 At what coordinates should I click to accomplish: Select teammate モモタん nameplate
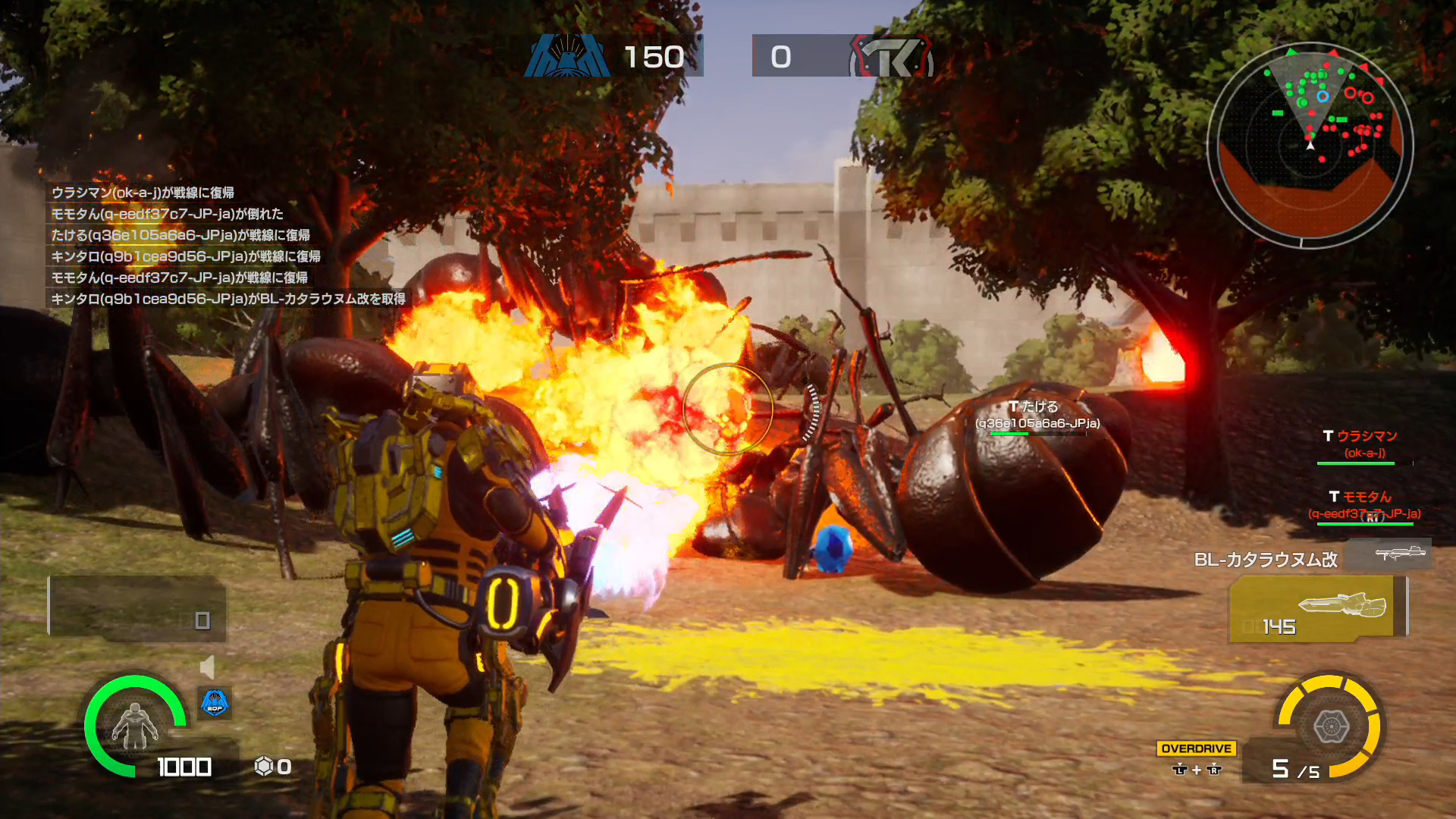click(x=1365, y=505)
